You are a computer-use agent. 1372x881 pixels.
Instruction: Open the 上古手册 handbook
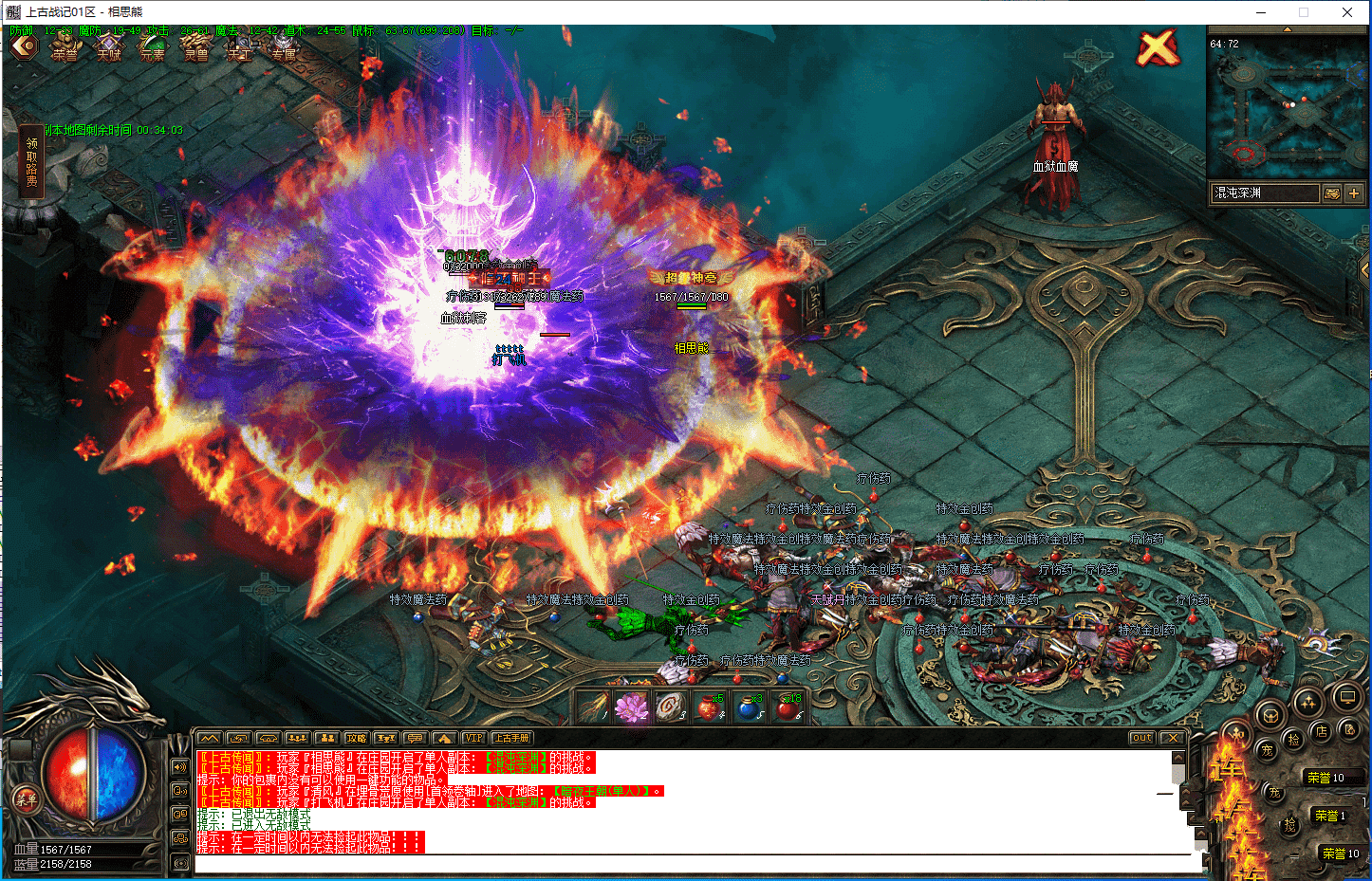coord(512,738)
